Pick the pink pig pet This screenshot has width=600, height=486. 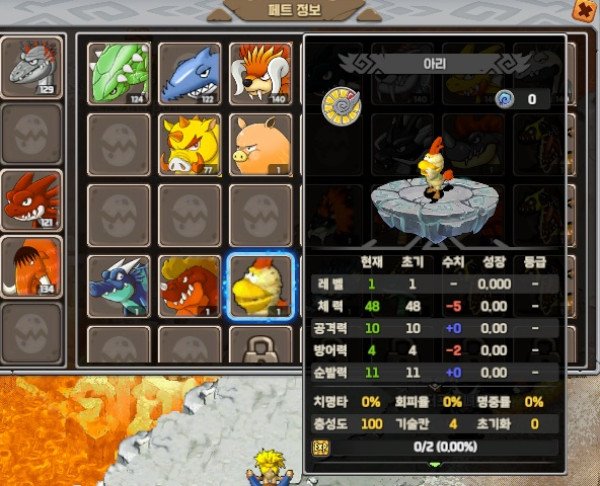[260, 143]
